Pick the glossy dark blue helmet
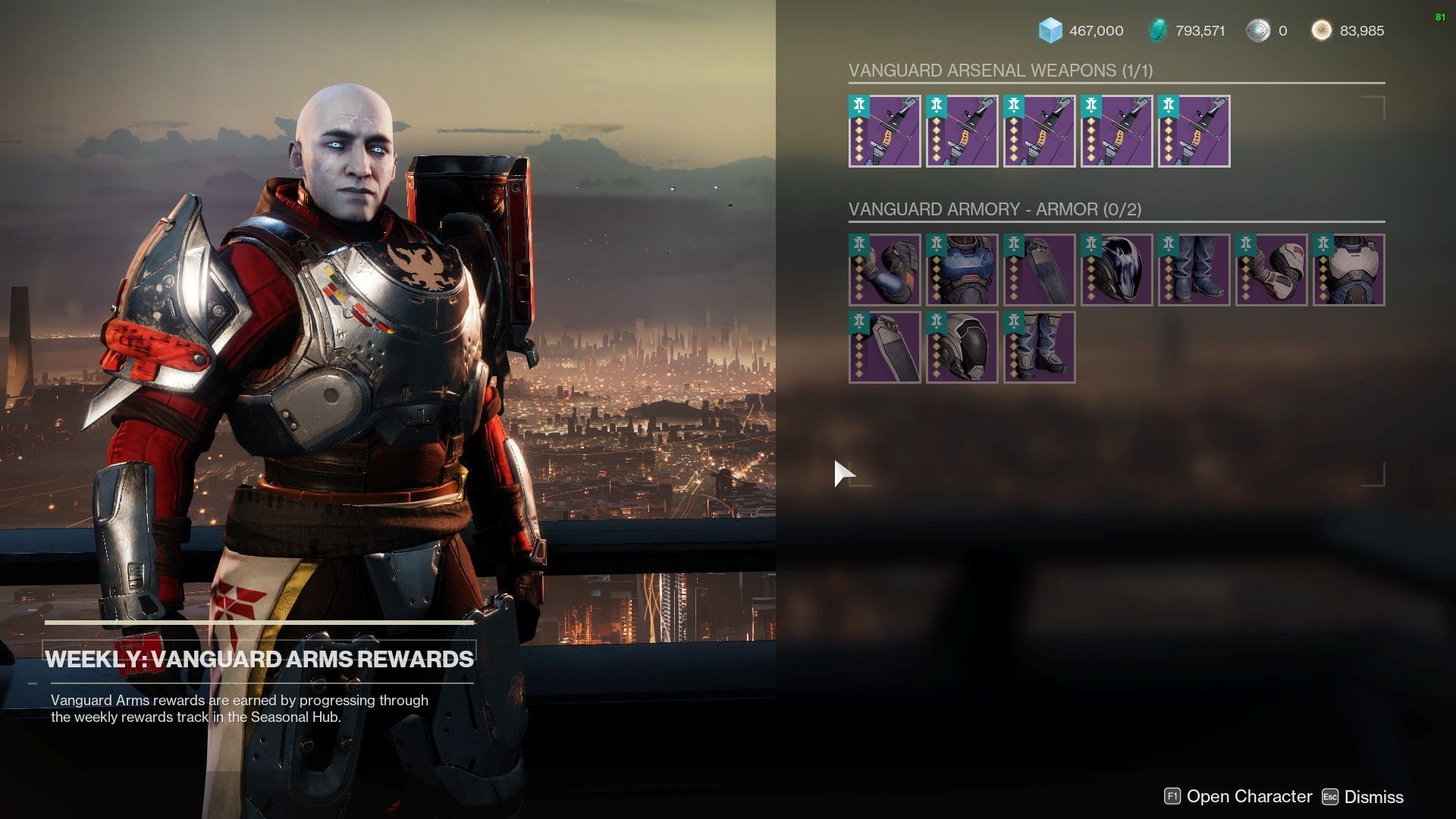 pos(1116,270)
